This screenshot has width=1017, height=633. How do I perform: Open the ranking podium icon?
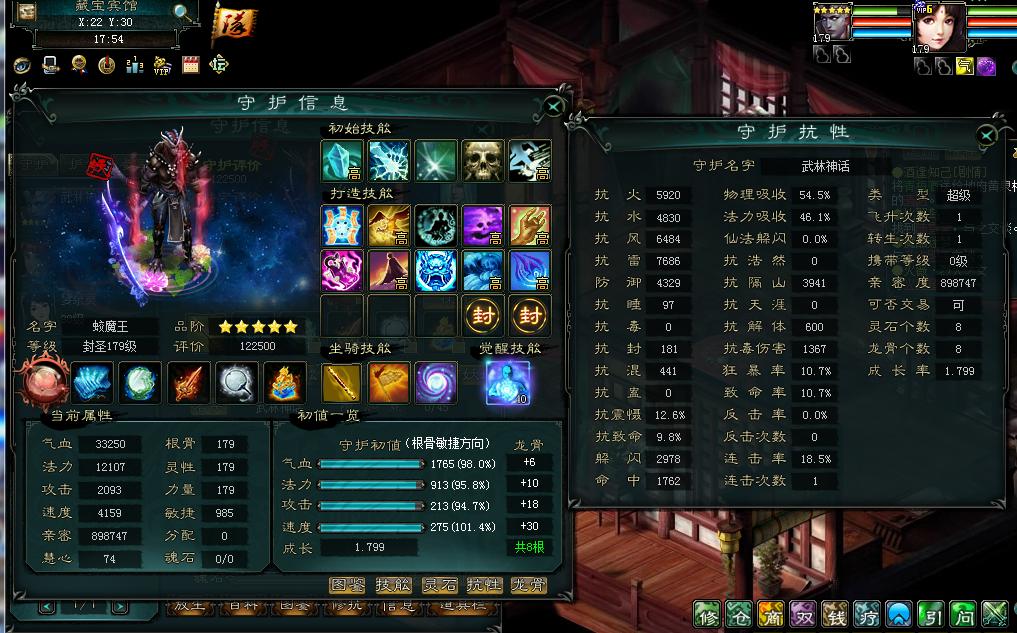coord(135,66)
